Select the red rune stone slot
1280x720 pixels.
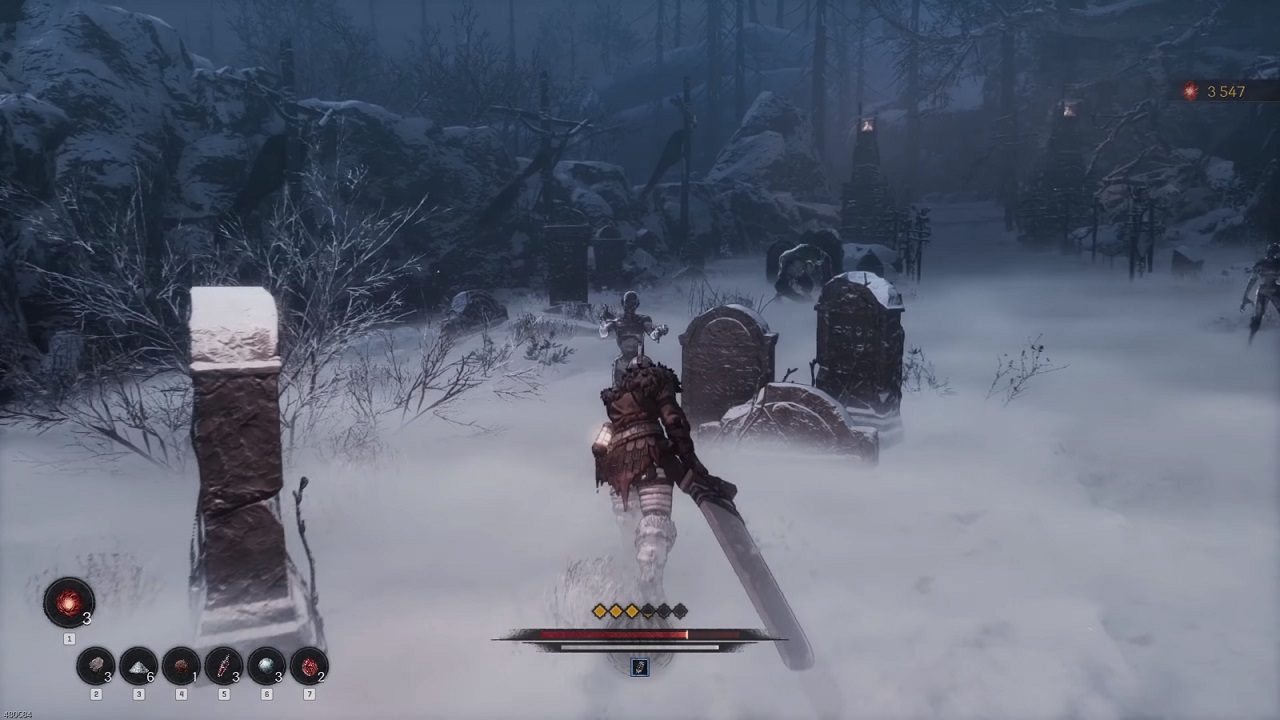tap(308, 665)
